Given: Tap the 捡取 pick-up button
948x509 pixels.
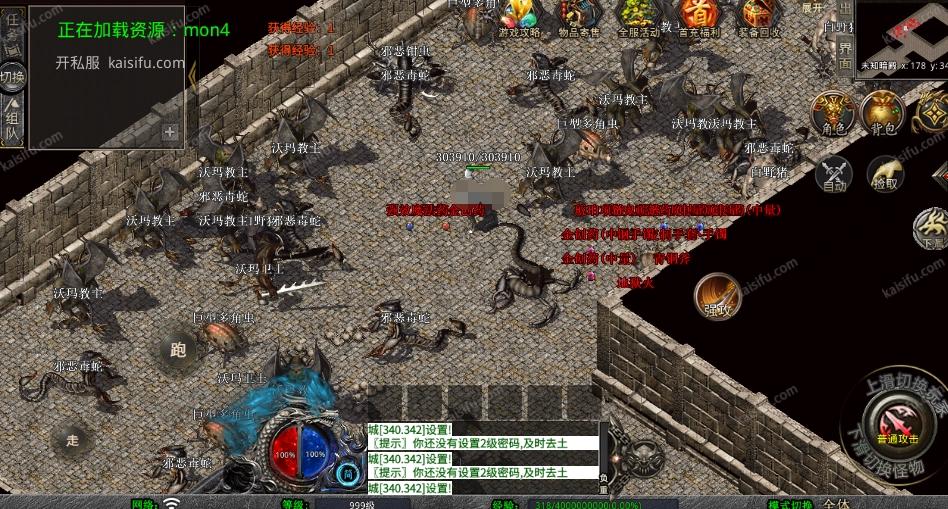Looking at the screenshot, I should (884, 174).
